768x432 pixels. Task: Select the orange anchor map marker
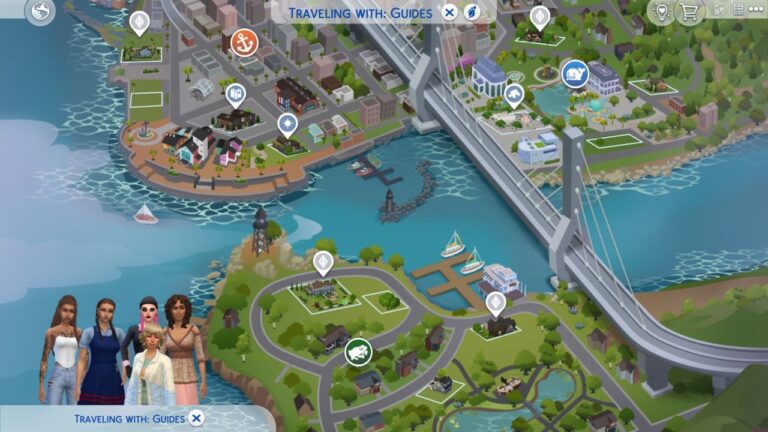coord(242,42)
